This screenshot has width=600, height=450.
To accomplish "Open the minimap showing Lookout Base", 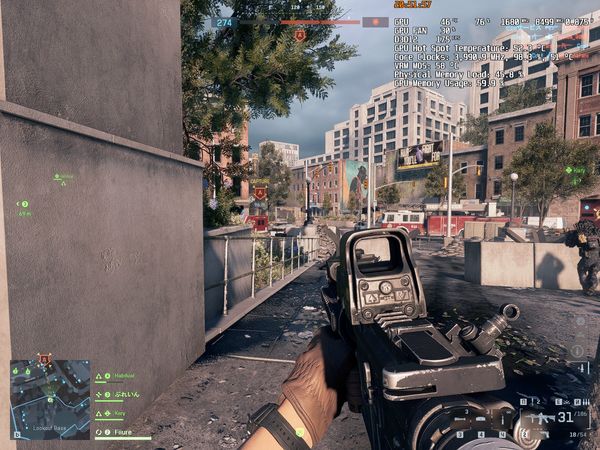I will [50, 400].
